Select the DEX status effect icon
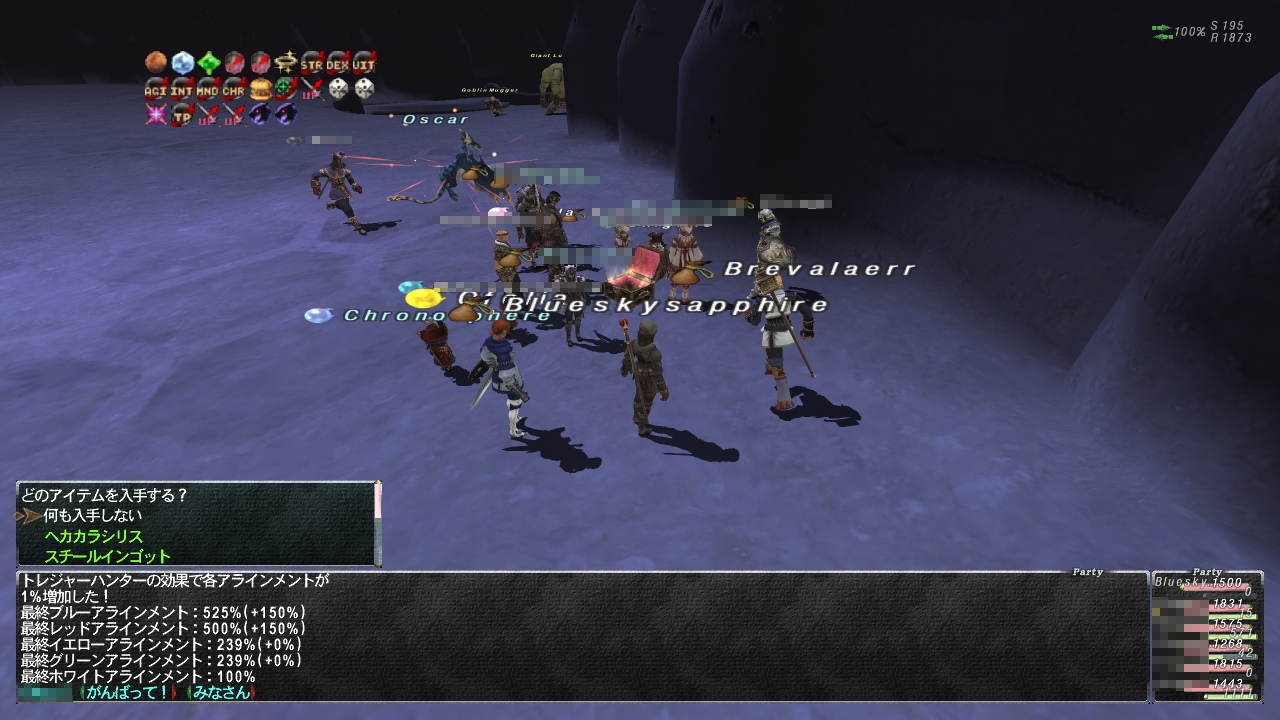1280x720 pixels. (338, 62)
